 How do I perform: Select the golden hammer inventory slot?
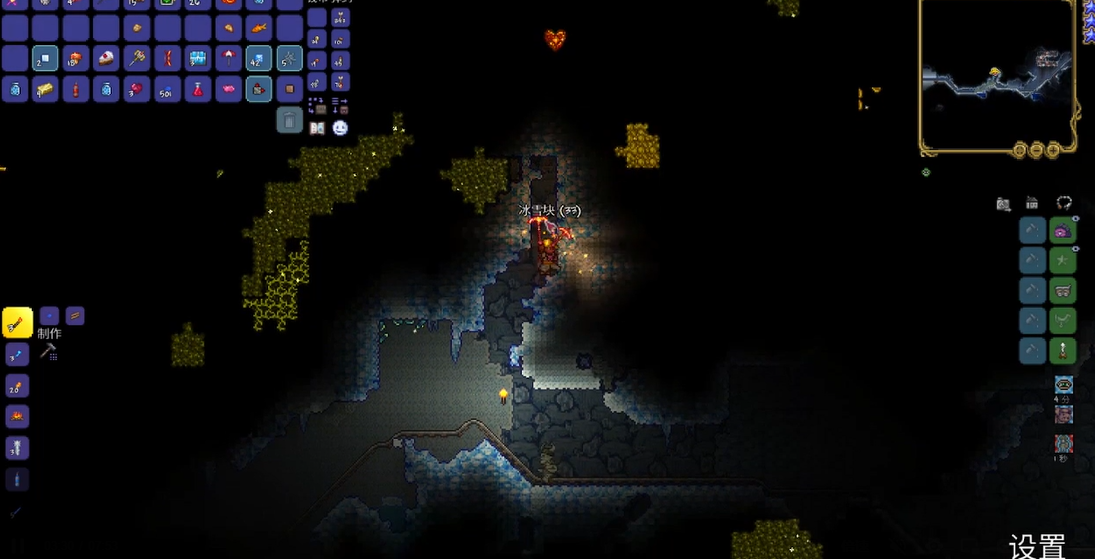pos(137,59)
